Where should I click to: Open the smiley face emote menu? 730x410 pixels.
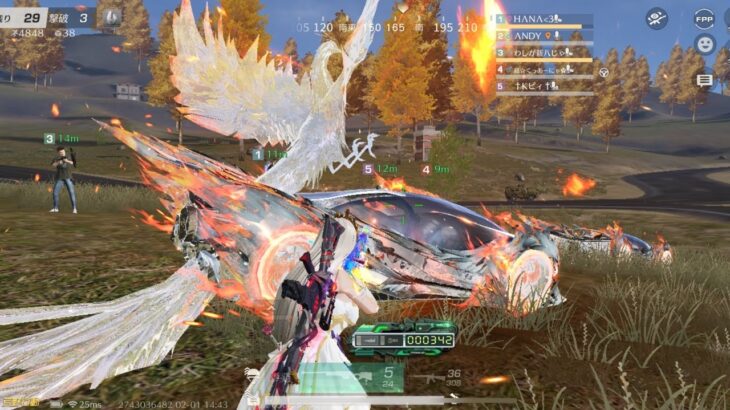[704, 44]
